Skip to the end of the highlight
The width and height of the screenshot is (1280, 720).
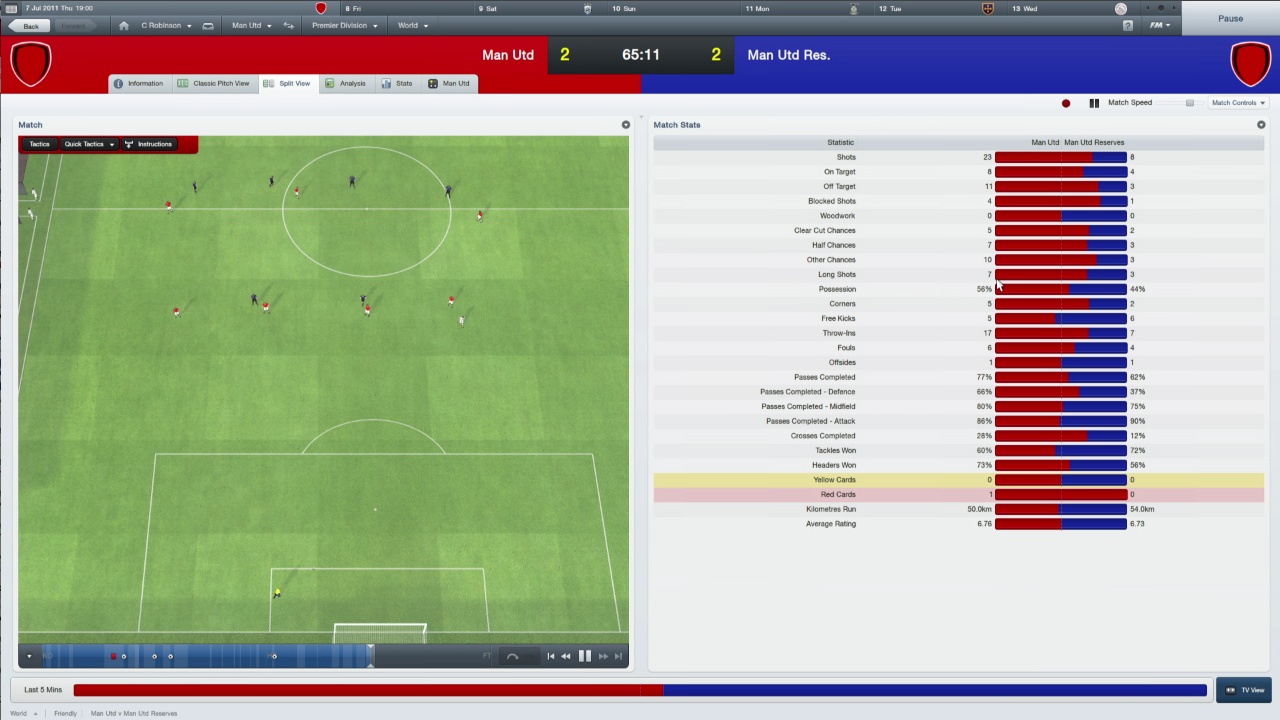pos(621,656)
